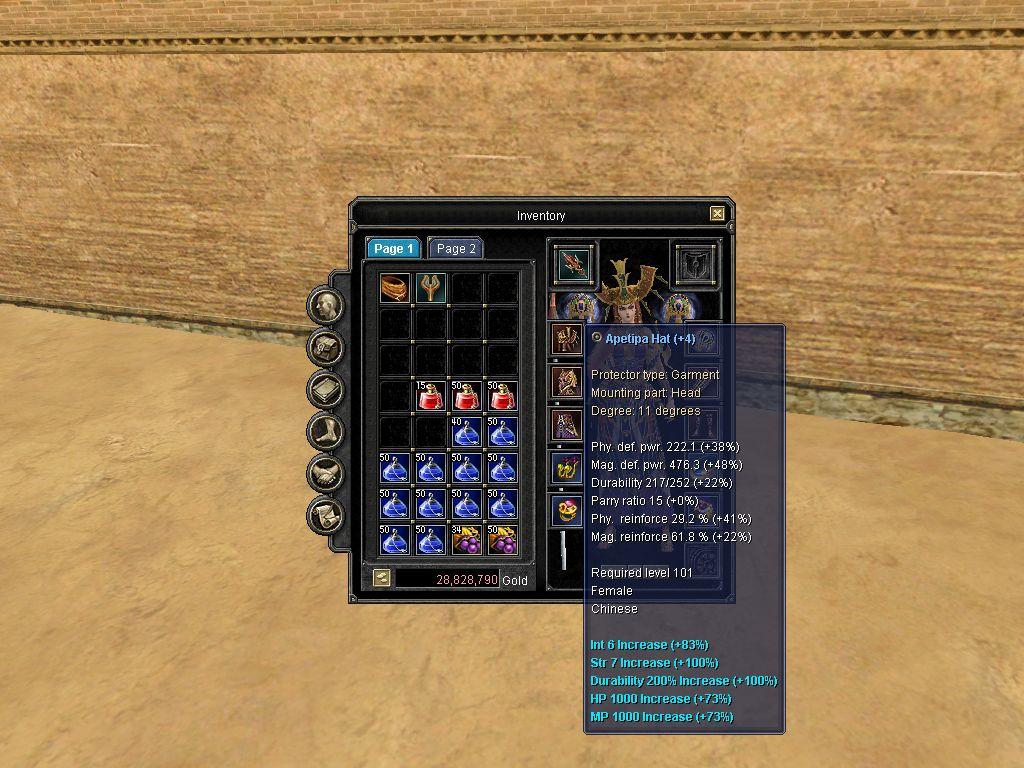Select the purple berries stack of 34

coord(466,540)
